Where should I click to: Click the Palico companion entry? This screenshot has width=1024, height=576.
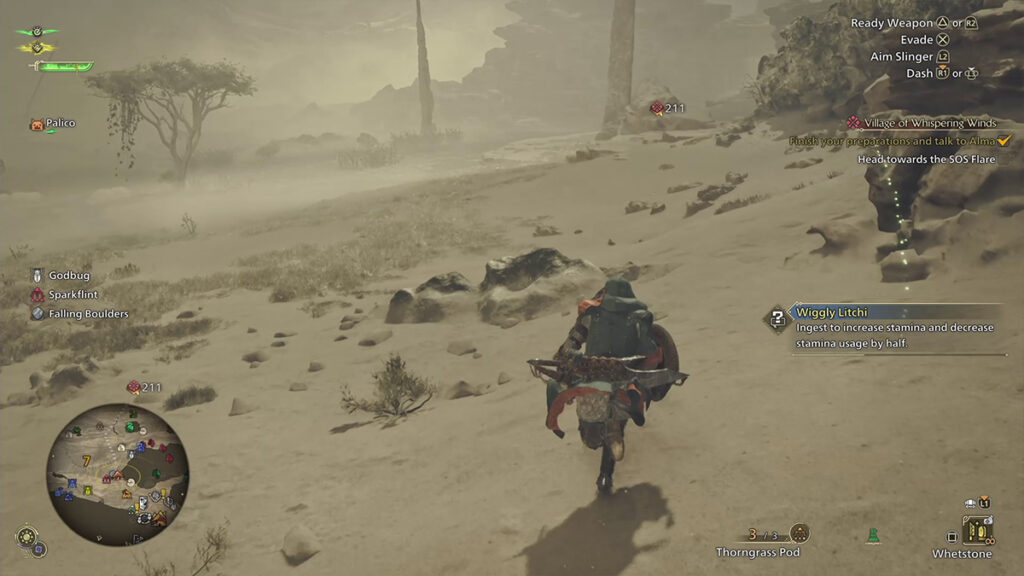[x=53, y=124]
